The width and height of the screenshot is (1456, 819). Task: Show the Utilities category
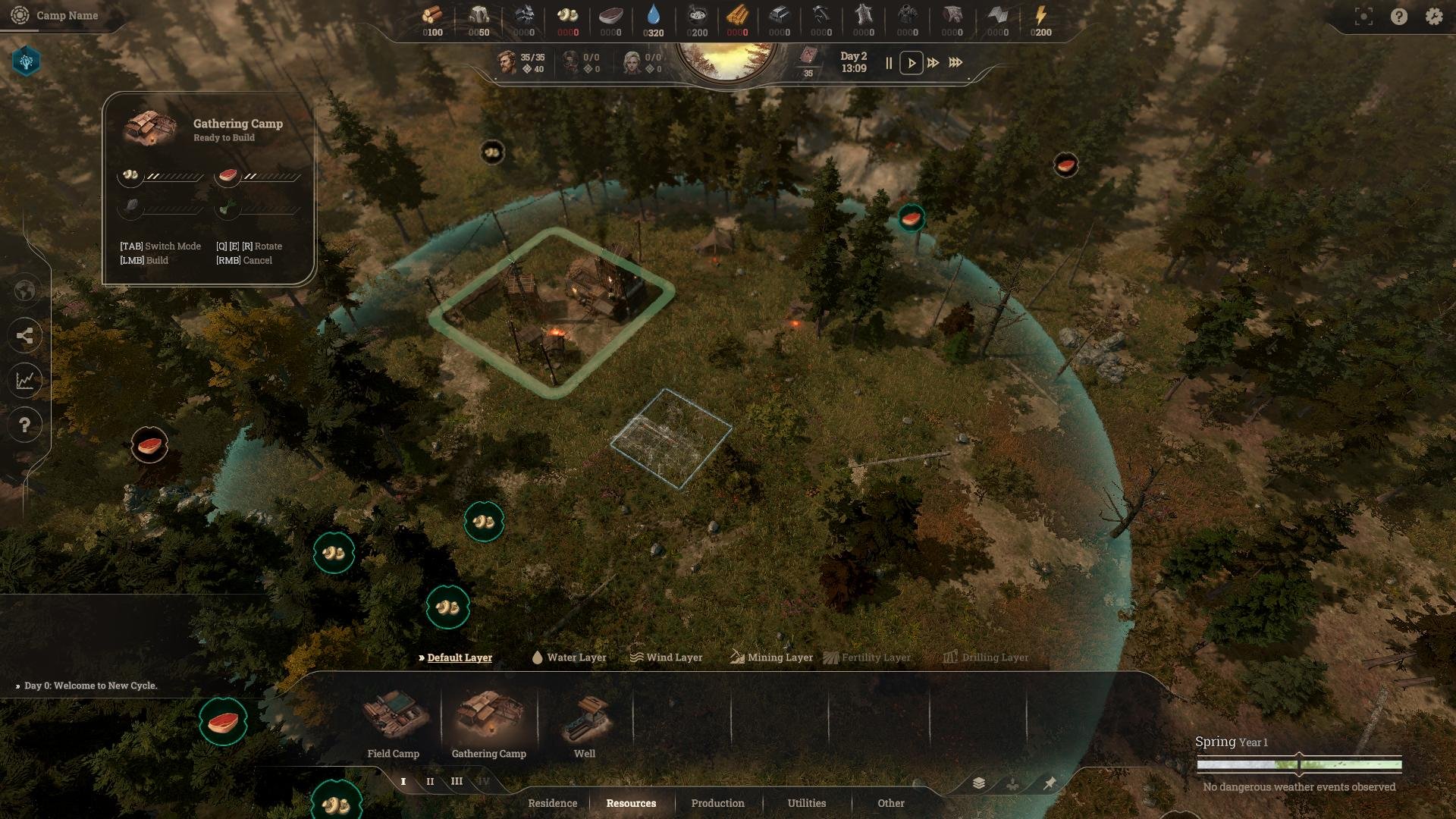coord(806,803)
